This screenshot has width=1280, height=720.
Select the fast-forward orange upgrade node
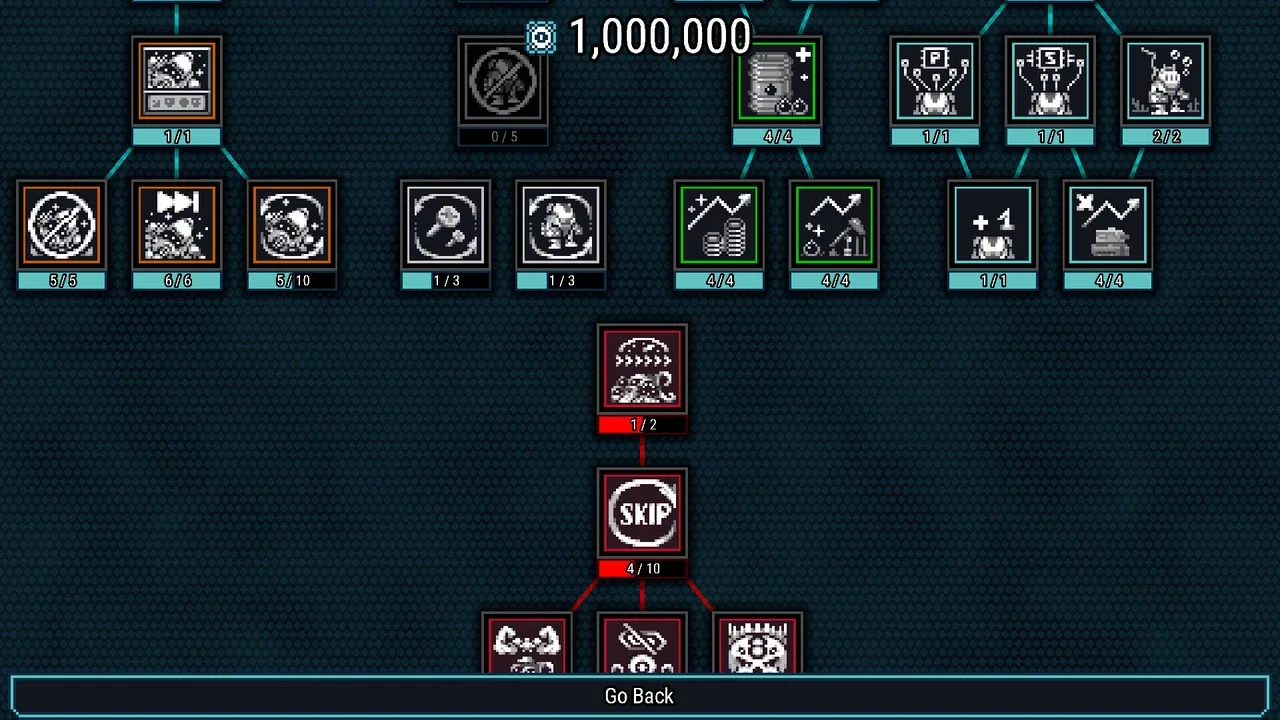pos(177,226)
